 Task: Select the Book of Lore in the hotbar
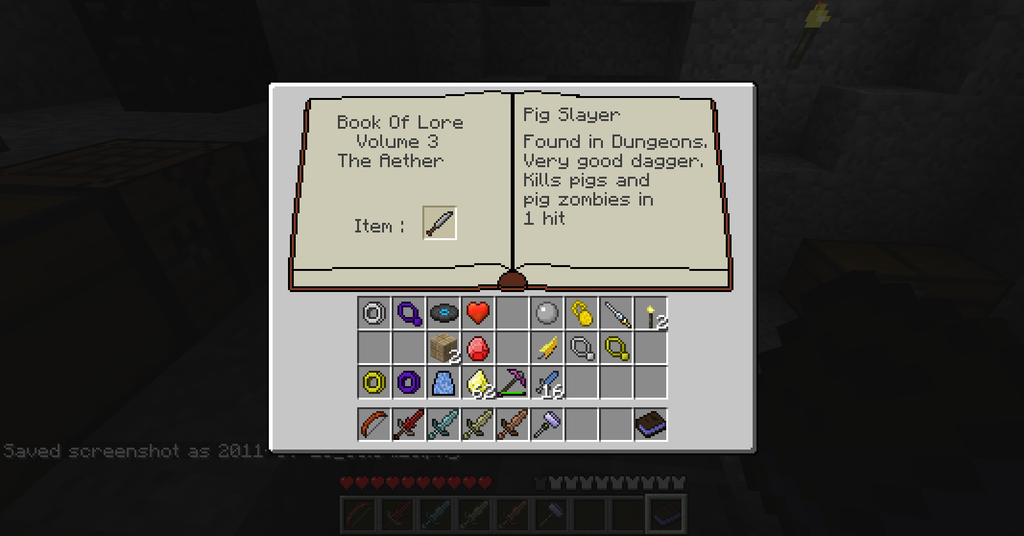click(x=651, y=424)
